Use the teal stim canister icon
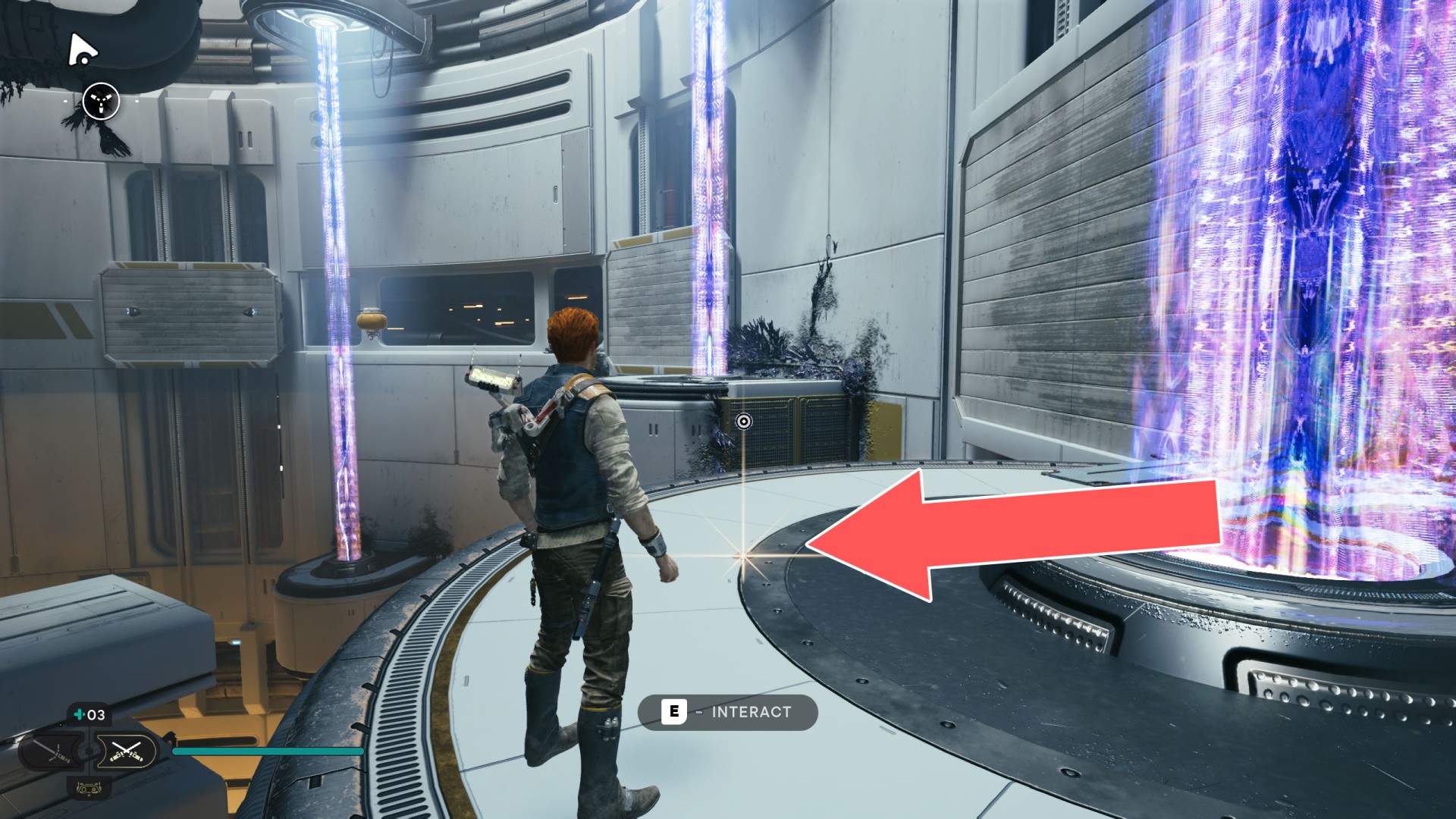This screenshot has height=819, width=1456. click(79, 714)
